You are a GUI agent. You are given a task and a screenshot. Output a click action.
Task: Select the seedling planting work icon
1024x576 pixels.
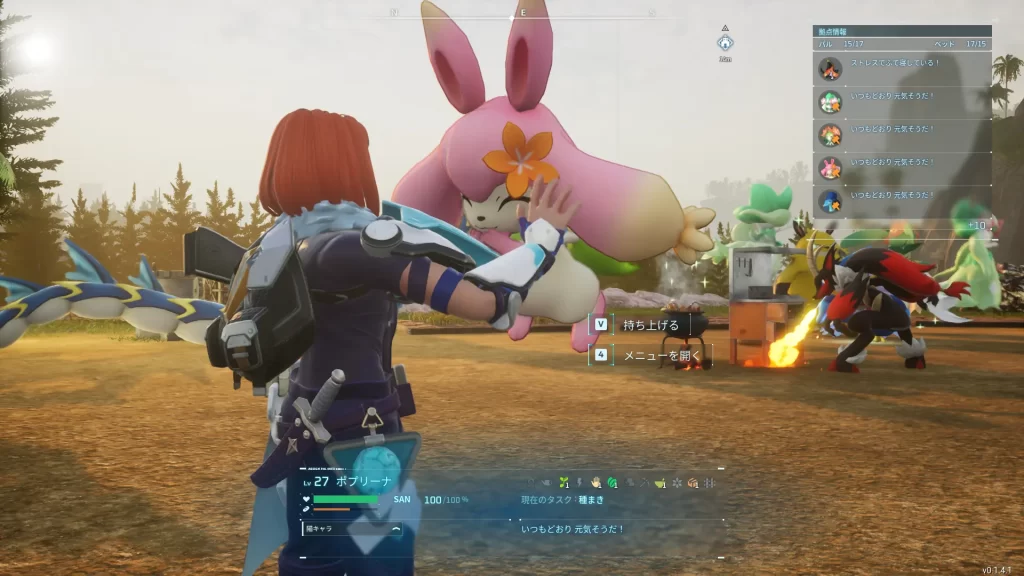coord(564,483)
